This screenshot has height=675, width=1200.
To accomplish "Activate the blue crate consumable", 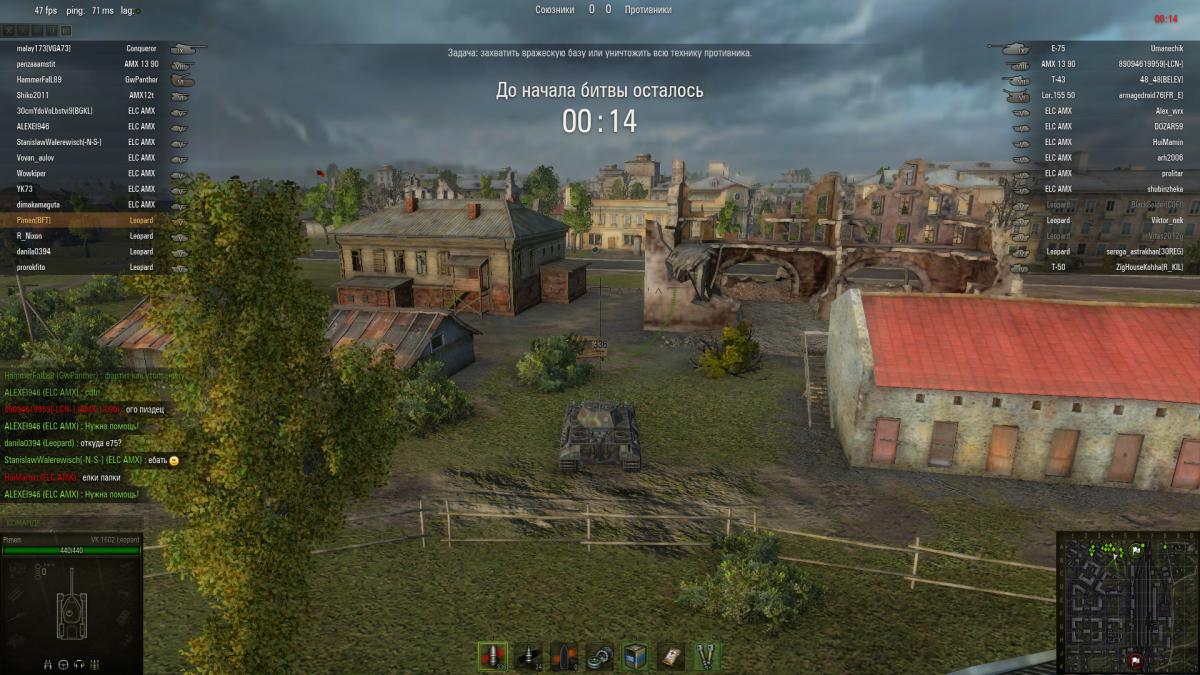I will (635, 656).
